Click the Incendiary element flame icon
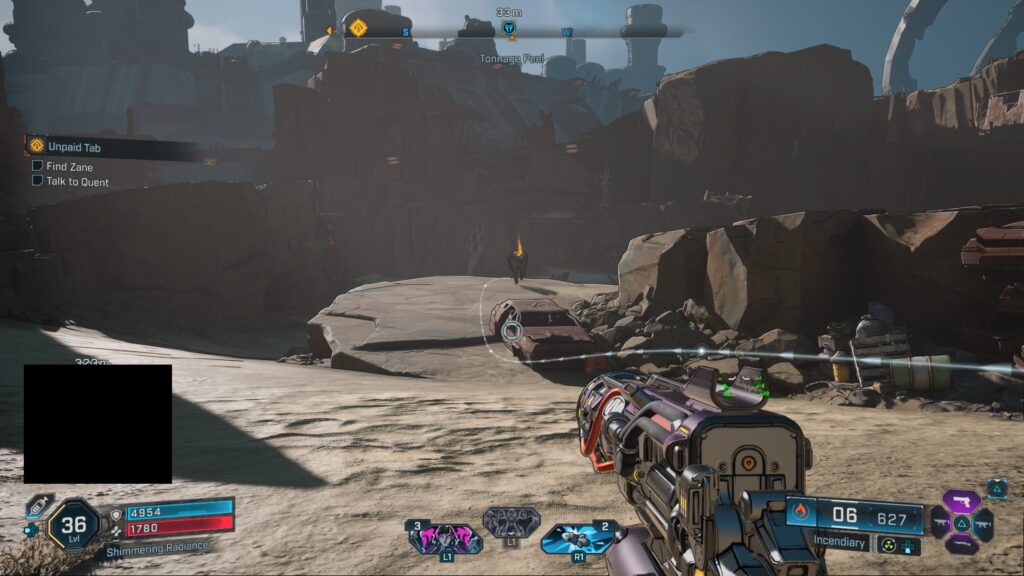This screenshot has height=576, width=1024. tap(800, 513)
